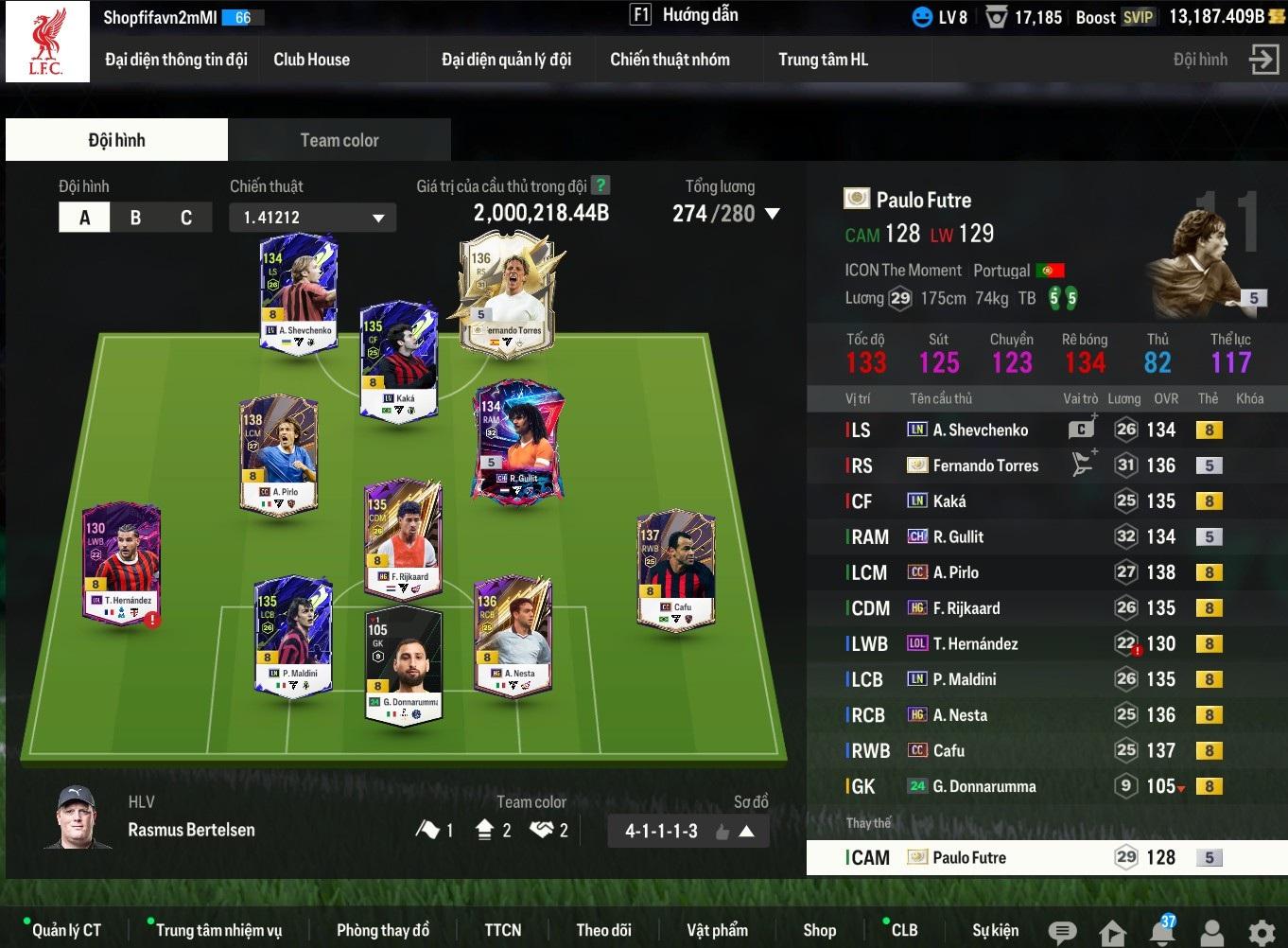
Task: Go to Trung tâm HL
Action: pos(823,60)
